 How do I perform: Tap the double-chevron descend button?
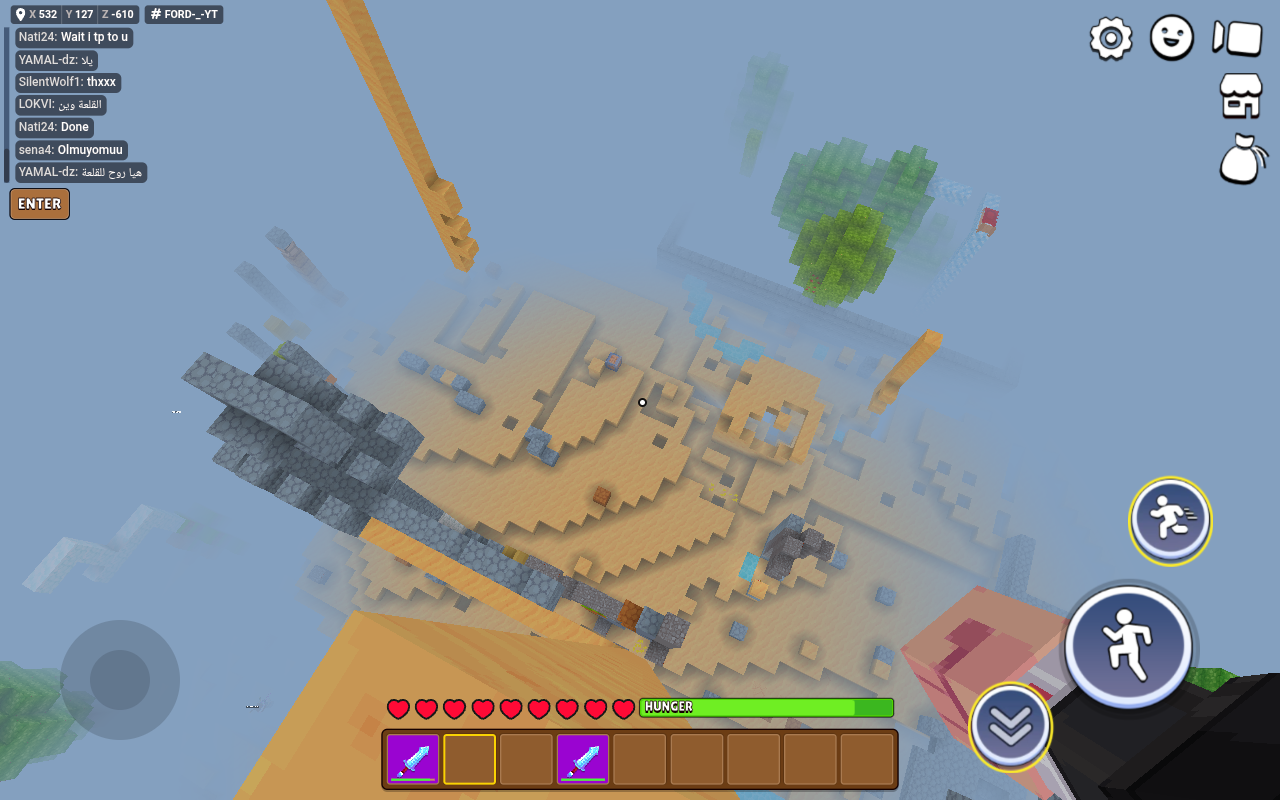(x=1010, y=727)
